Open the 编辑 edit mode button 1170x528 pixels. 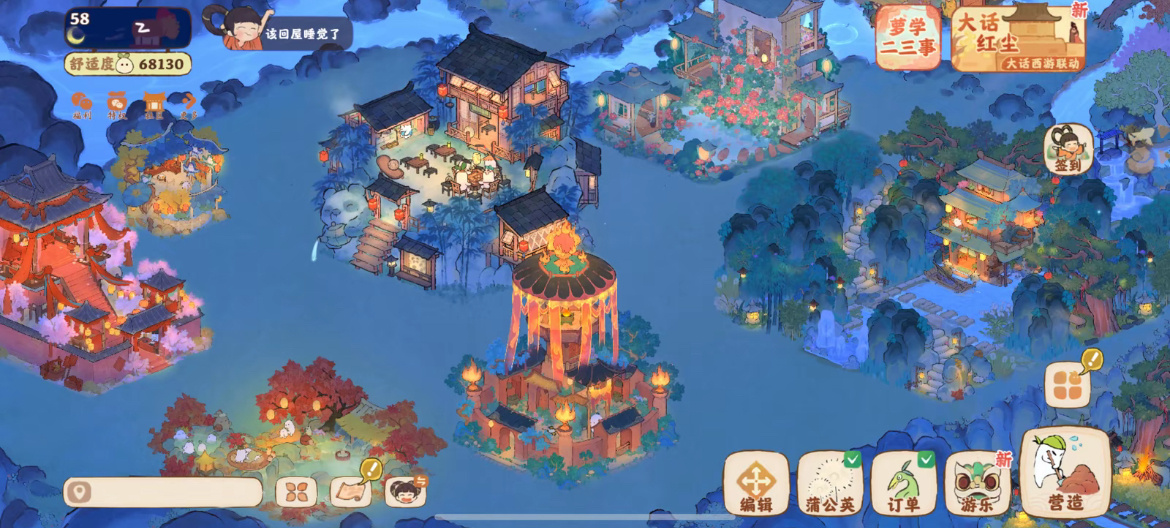756,484
